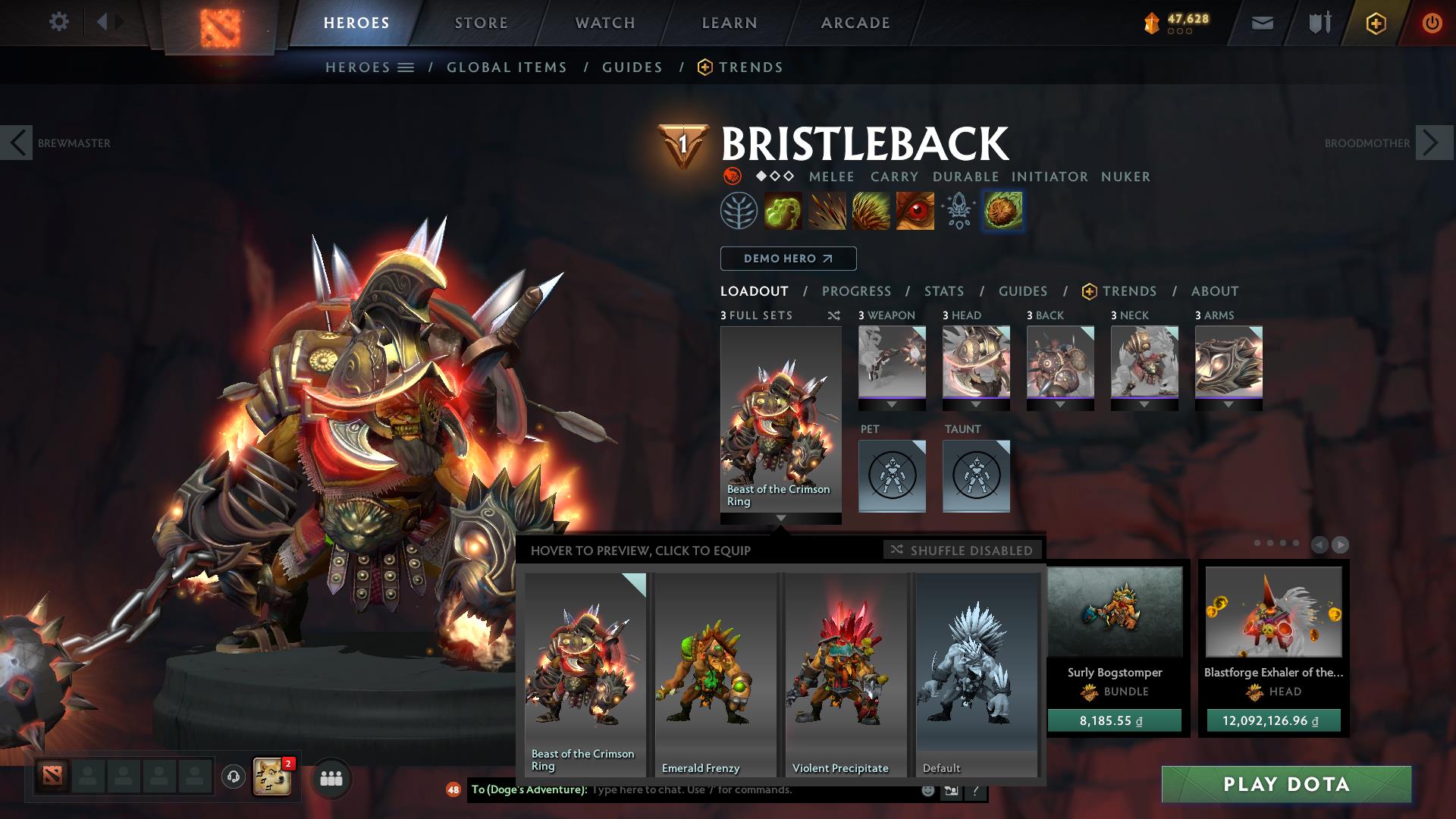Select the highlighted Hairball ability icon
This screenshot has height=819, width=1456.
tap(1003, 212)
